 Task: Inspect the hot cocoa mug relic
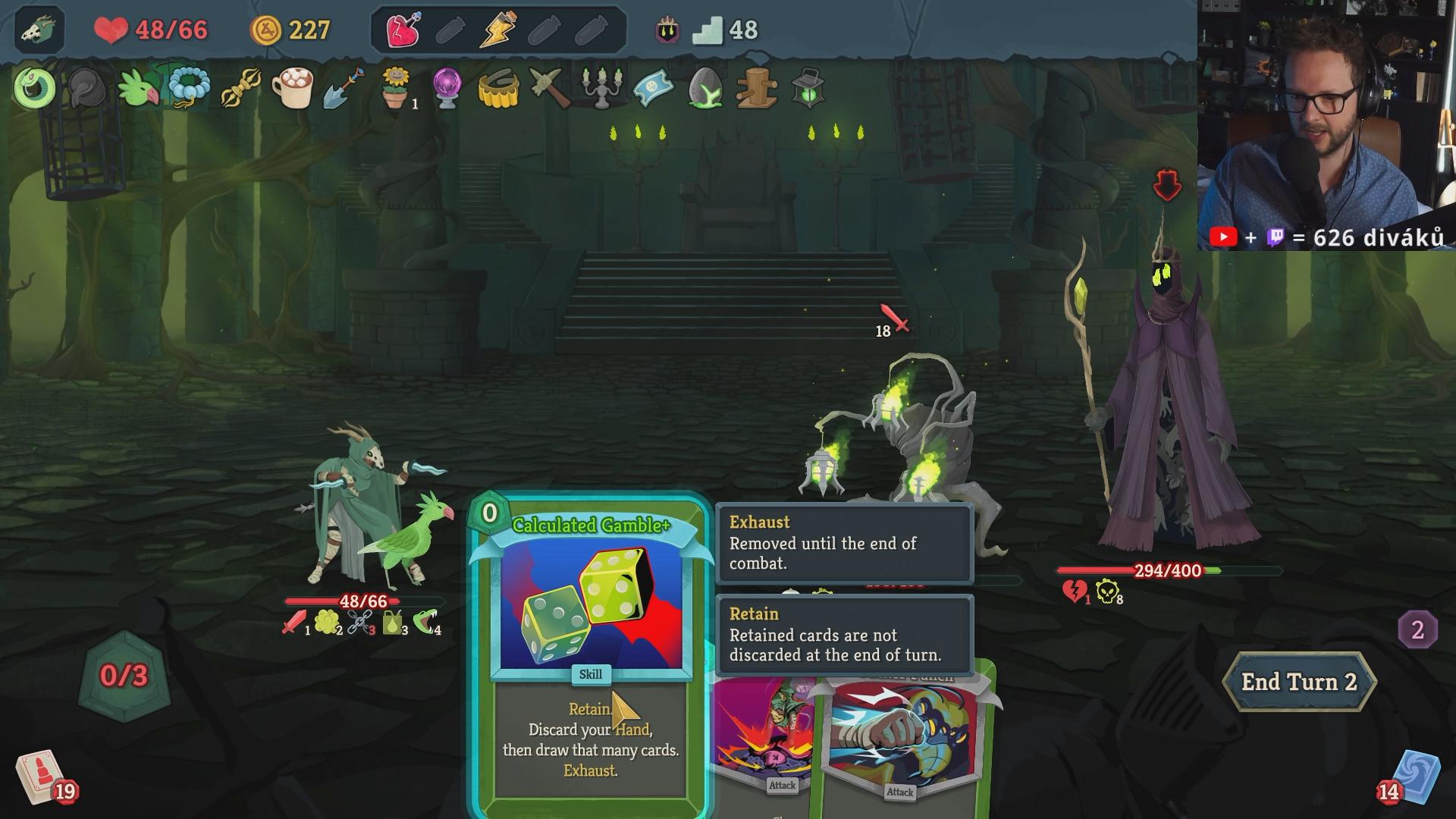coord(293,88)
